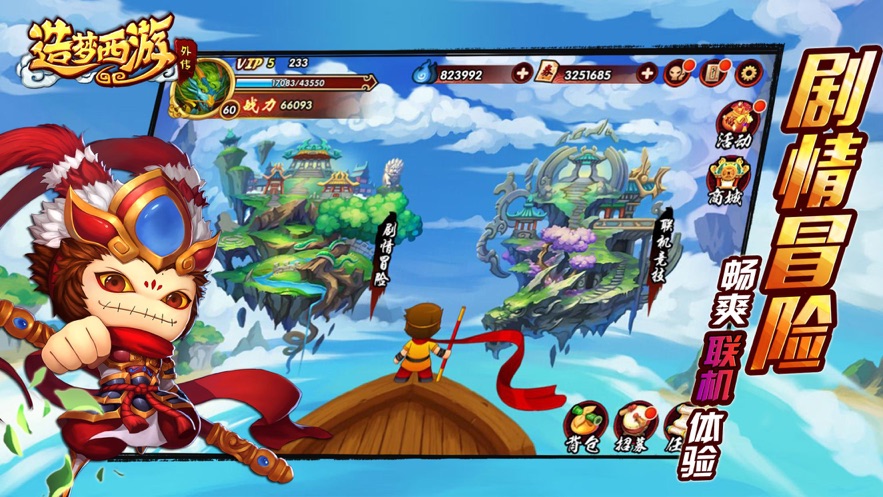Add more mahjong tile currency
The width and height of the screenshot is (883, 497).
[647, 73]
